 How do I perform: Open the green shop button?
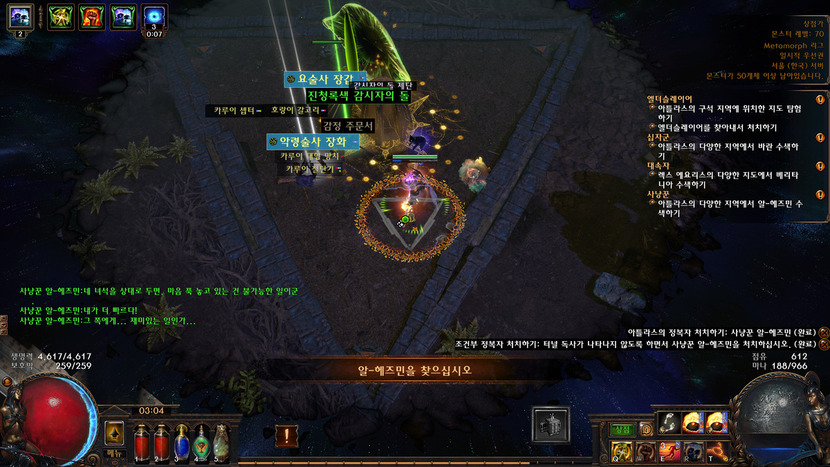pyautogui.click(x=623, y=428)
